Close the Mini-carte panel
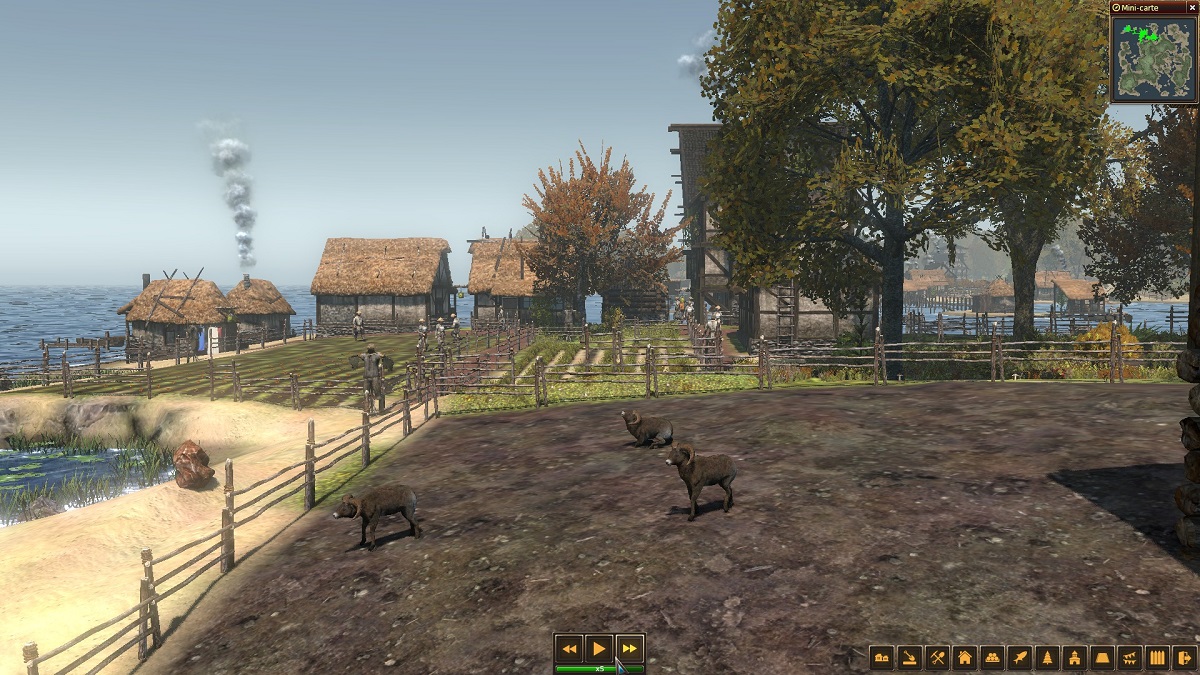The image size is (1200, 675). (1191, 7)
